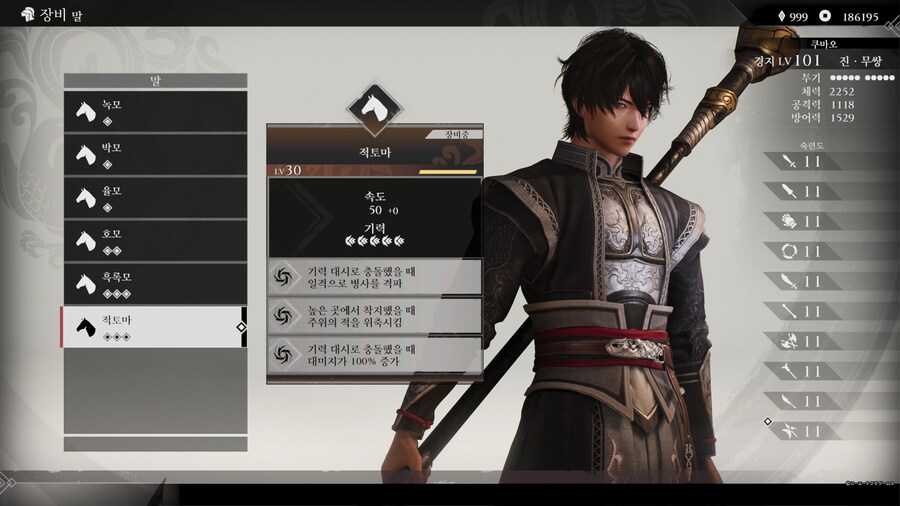View the 대미지가 100% 증가 skill
Viewport: 900px width, 506px height.
tap(375, 355)
